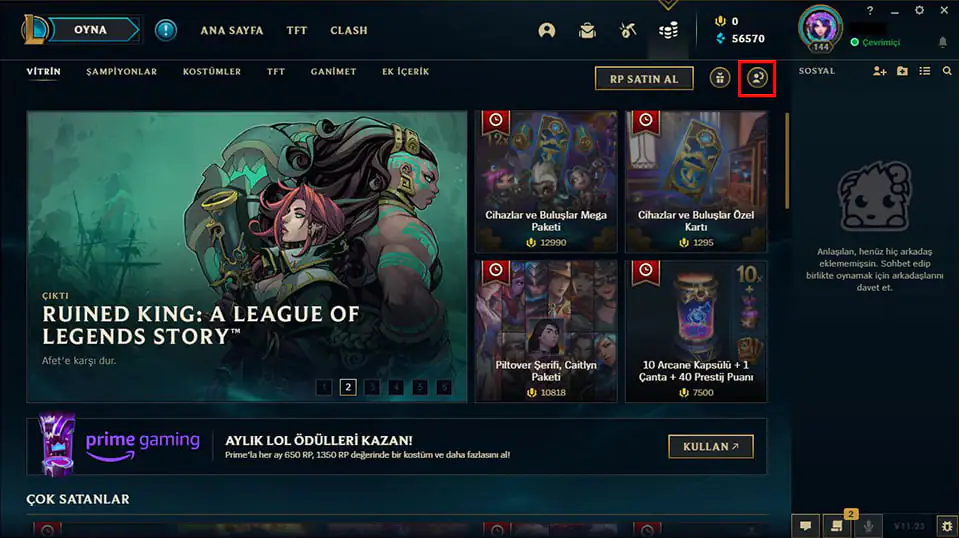Open the GANİMET store tab
959x538 pixels.
[333, 72]
